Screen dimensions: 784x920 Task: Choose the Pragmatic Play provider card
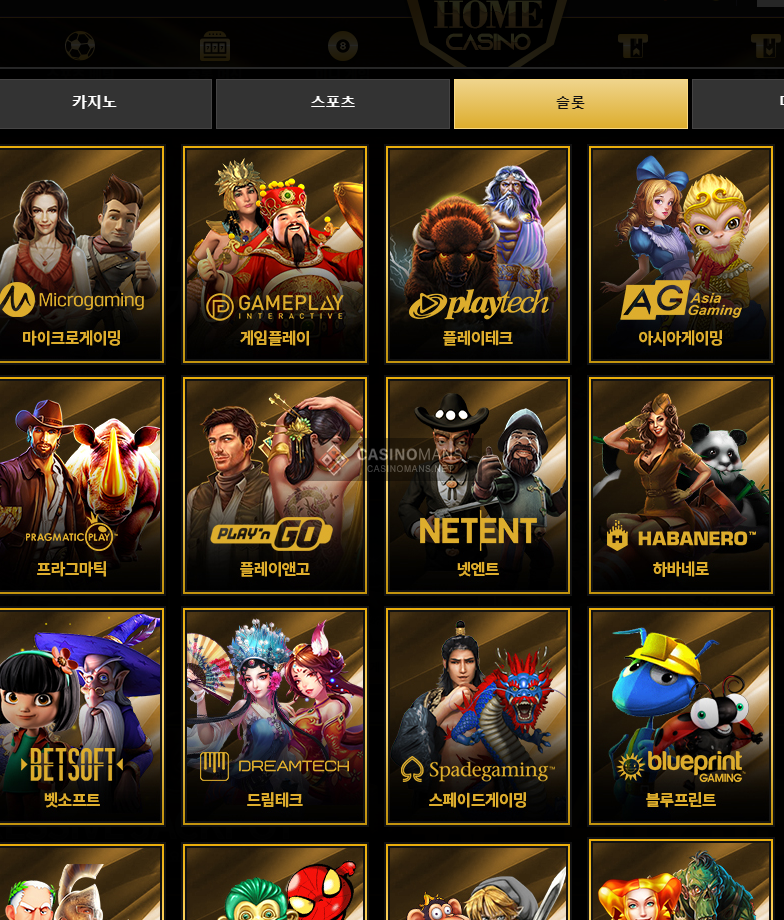click(80, 484)
